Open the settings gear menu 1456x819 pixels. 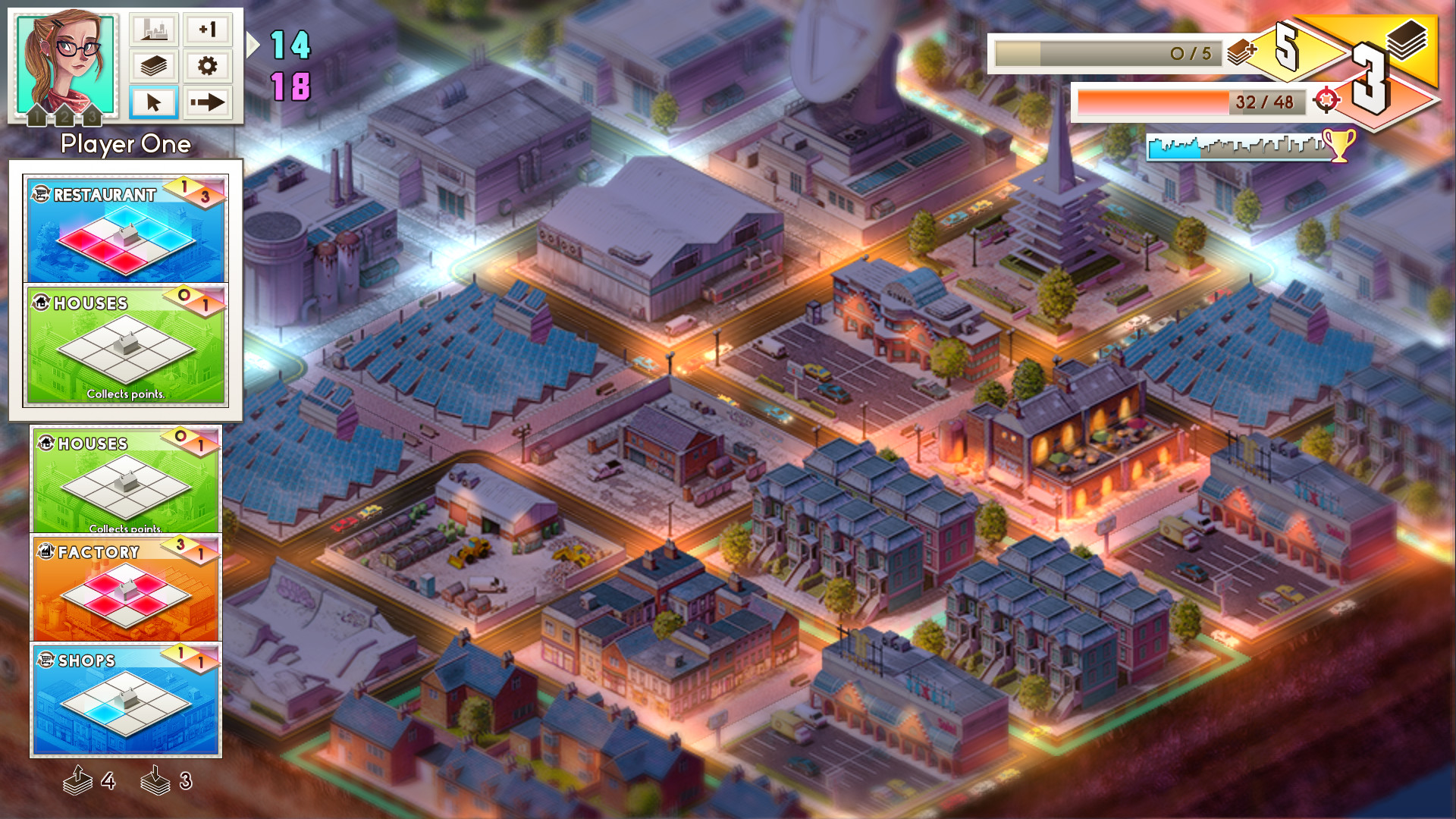[208, 66]
